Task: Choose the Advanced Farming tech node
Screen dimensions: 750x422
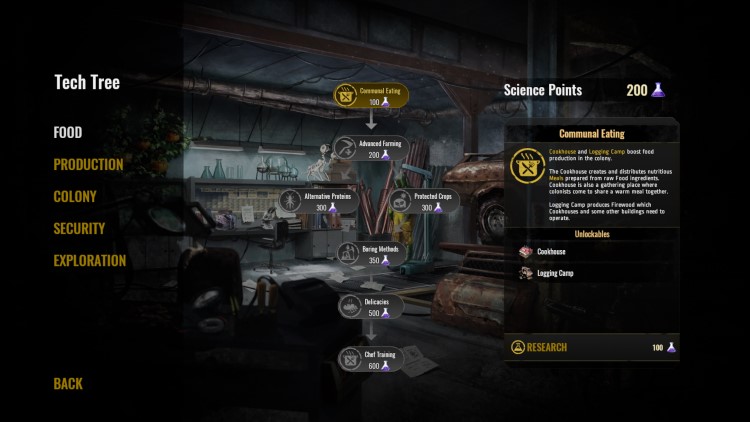Action: 371,149
